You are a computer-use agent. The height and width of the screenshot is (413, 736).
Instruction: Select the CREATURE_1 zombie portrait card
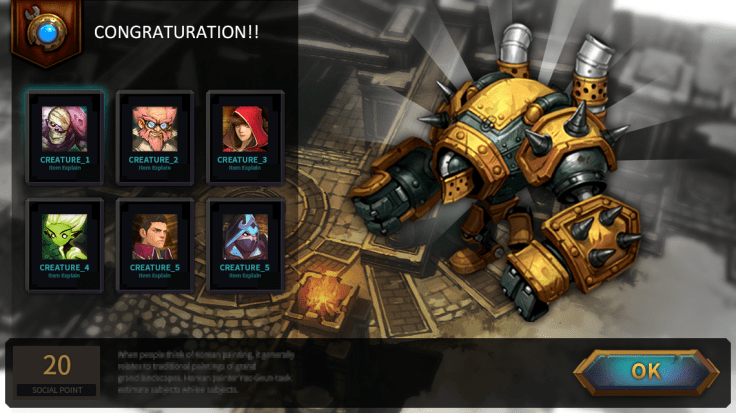(65, 133)
